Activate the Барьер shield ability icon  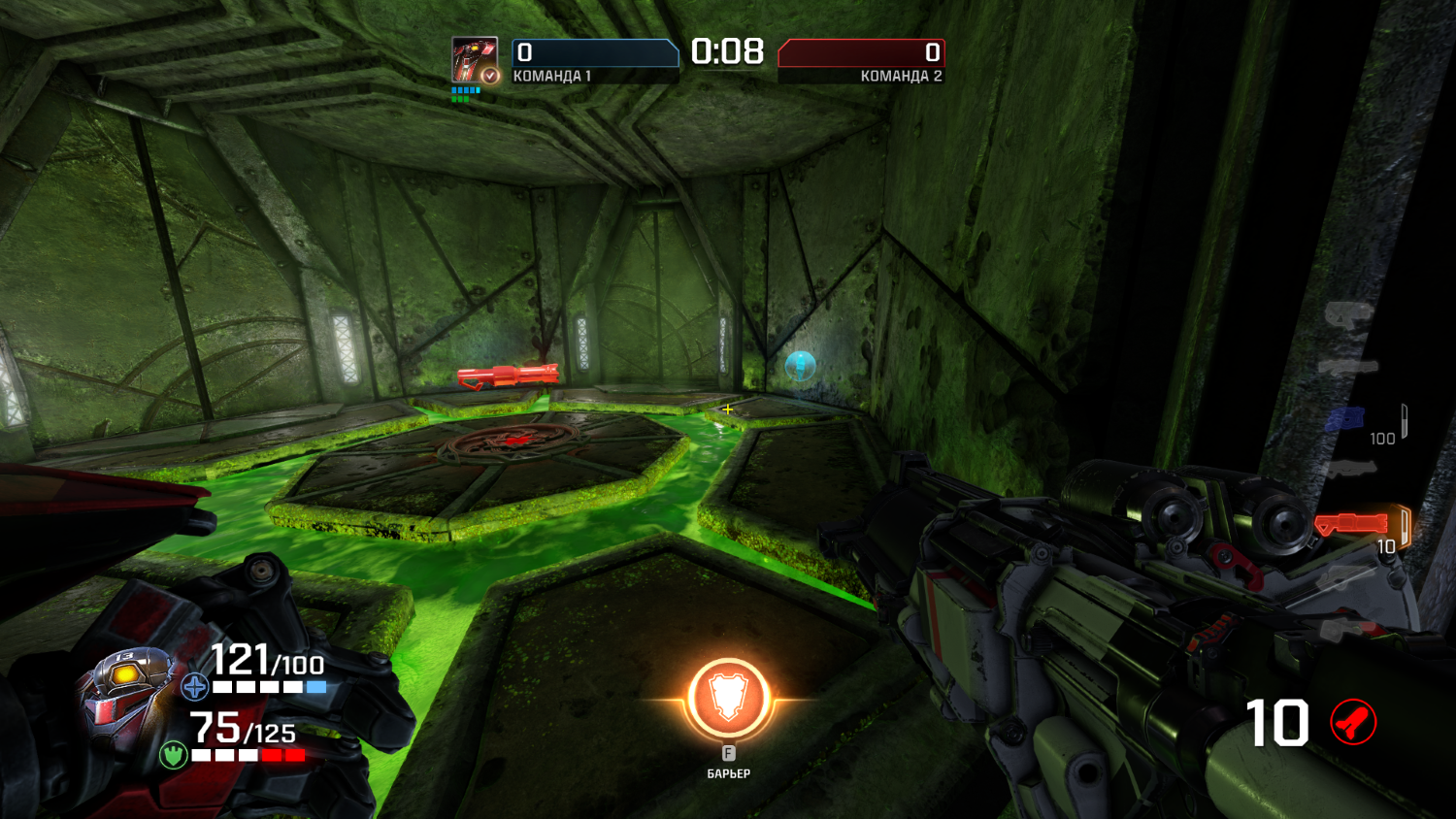[728, 699]
